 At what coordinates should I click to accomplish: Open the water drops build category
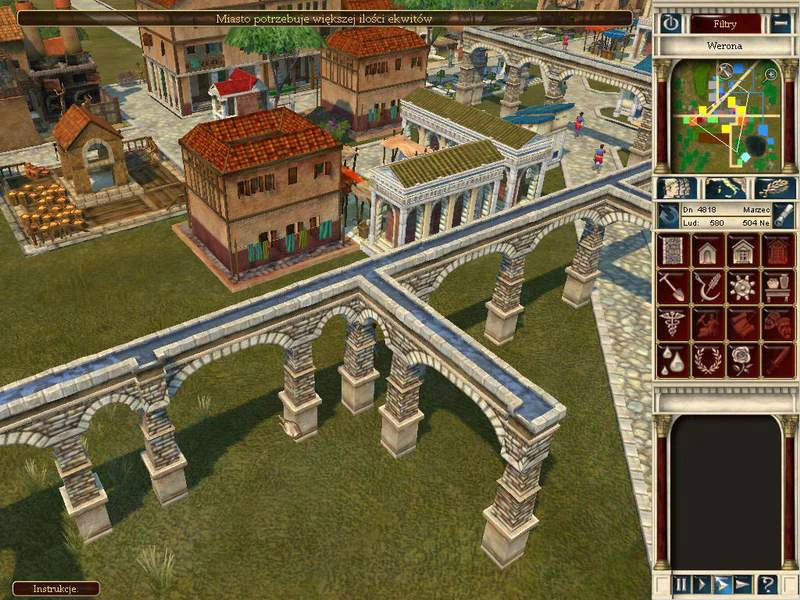673,360
